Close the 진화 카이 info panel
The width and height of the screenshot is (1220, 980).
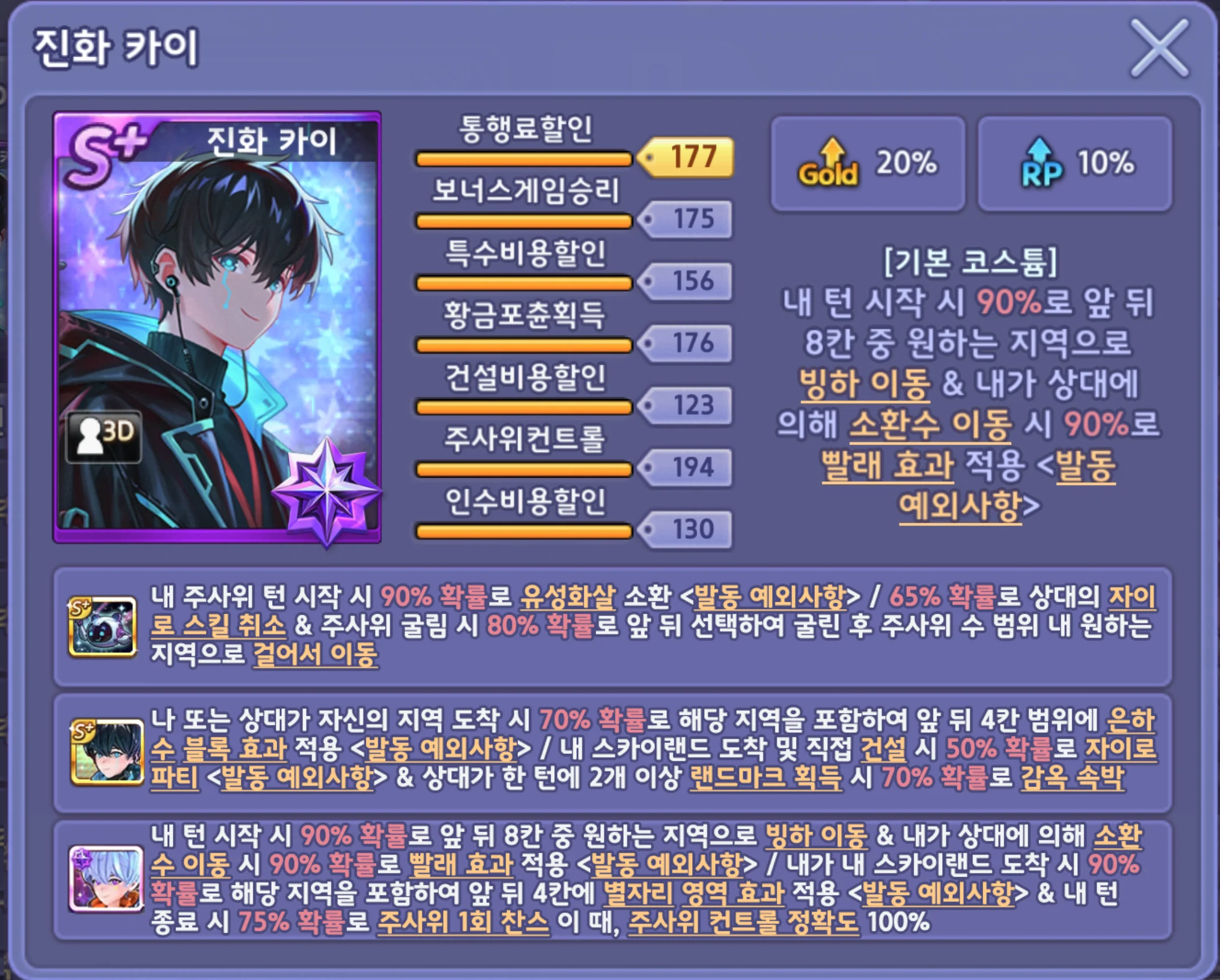pyautogui.click(x=1159, y=48)
